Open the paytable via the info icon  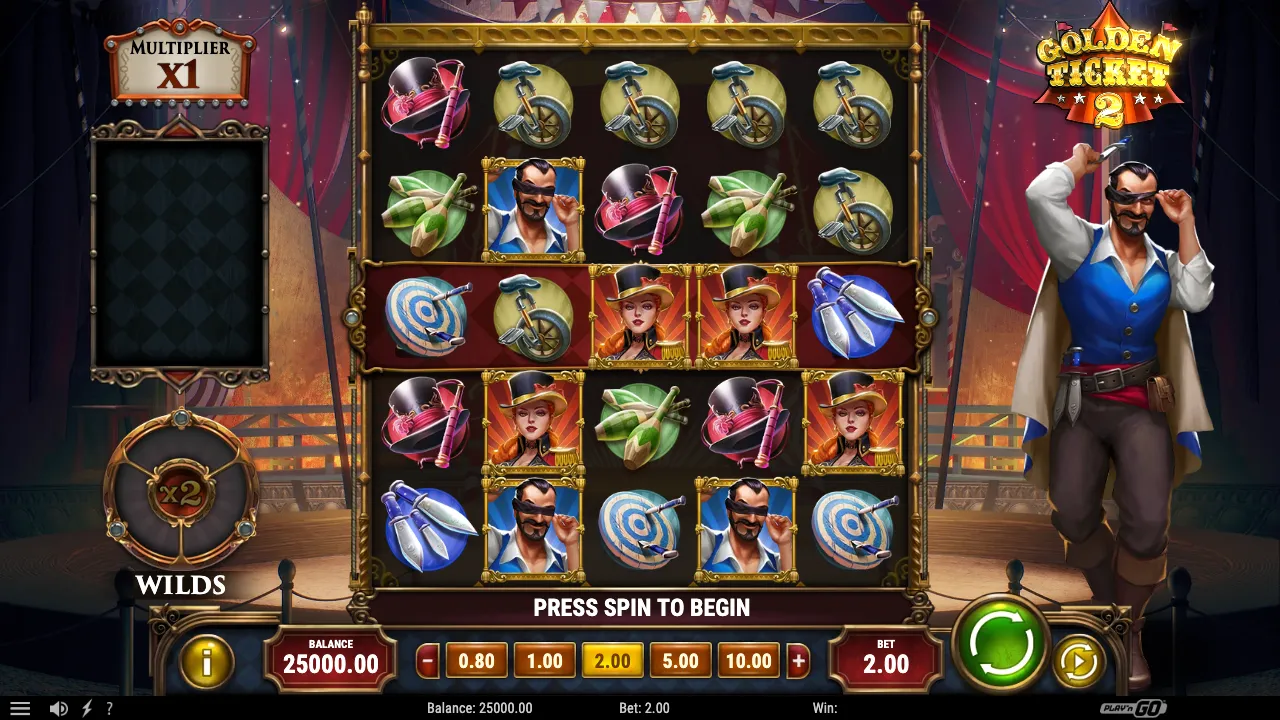click(x=207, y=660)
